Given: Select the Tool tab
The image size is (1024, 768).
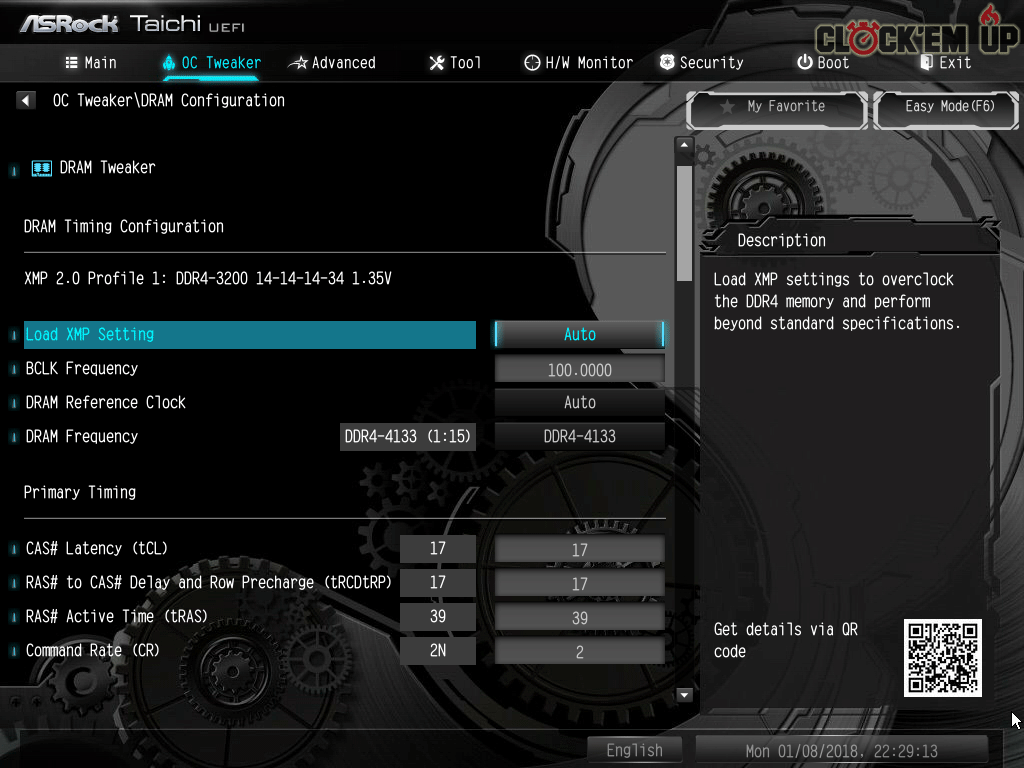Looking at the screenshot, I should 455,63.
